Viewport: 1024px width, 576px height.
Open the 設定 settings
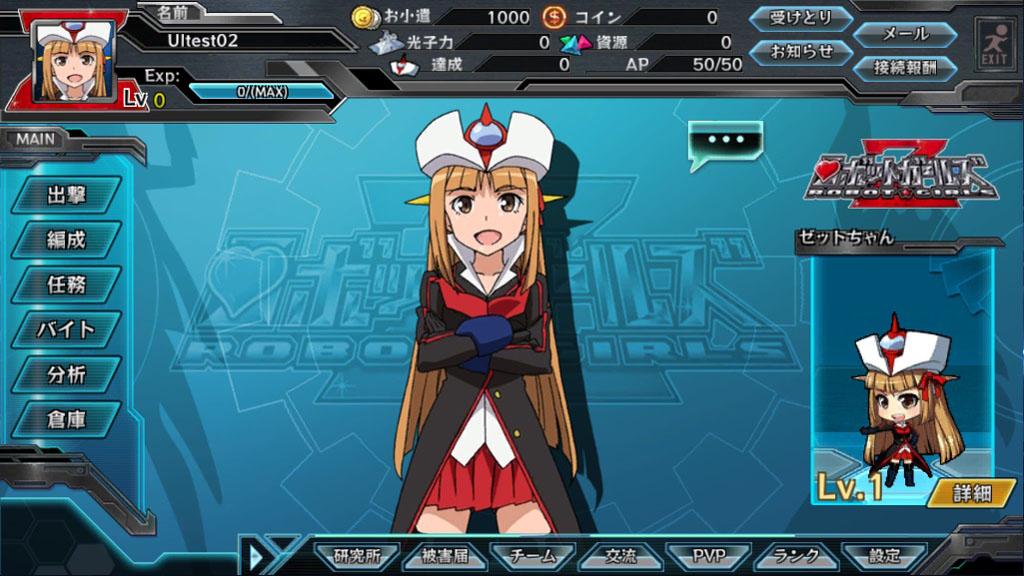pyautogui.click(x=884, y=556)
